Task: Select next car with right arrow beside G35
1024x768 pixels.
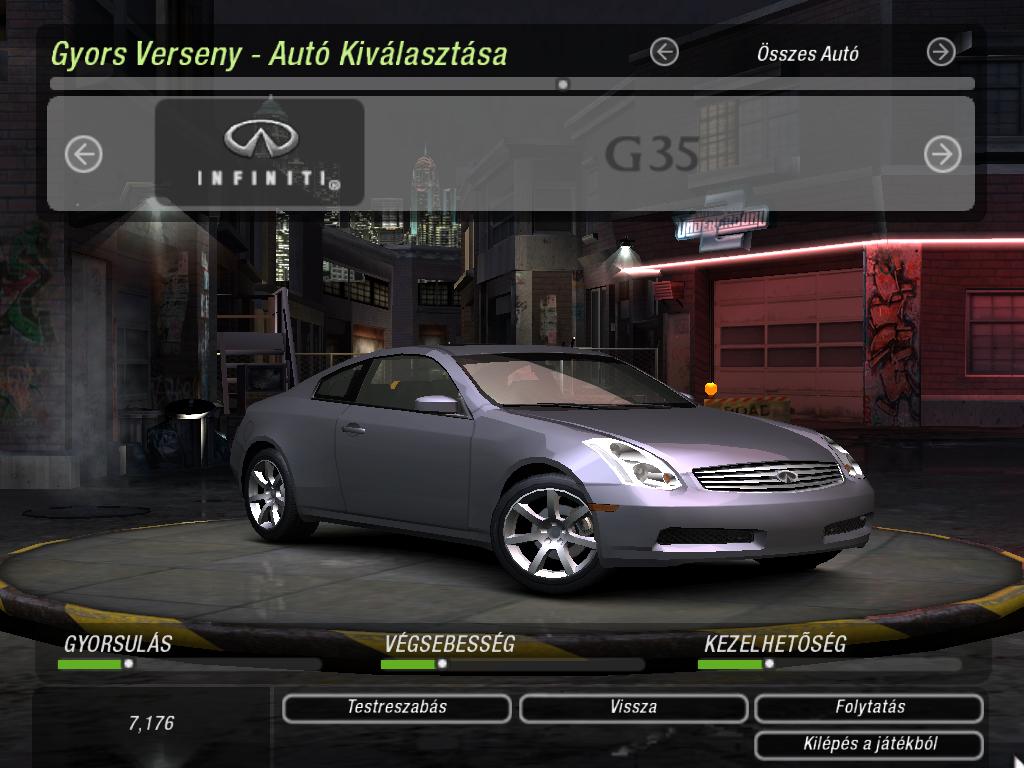Action: click(942, 154)
